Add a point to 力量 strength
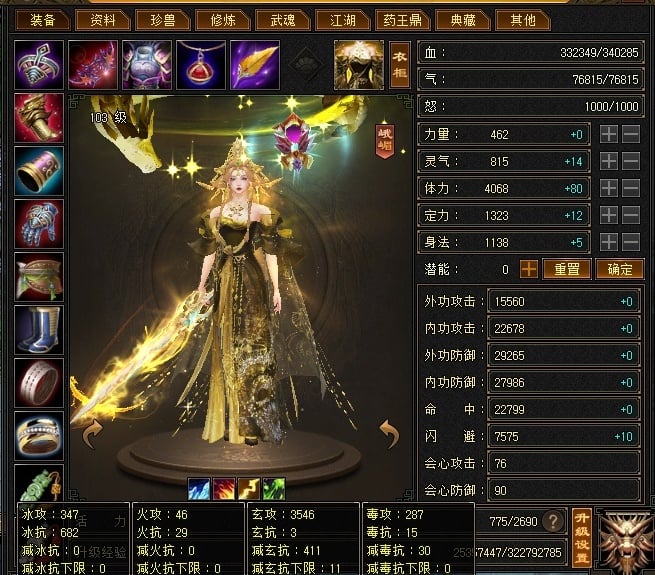655x575 pixels. point(609,134)
